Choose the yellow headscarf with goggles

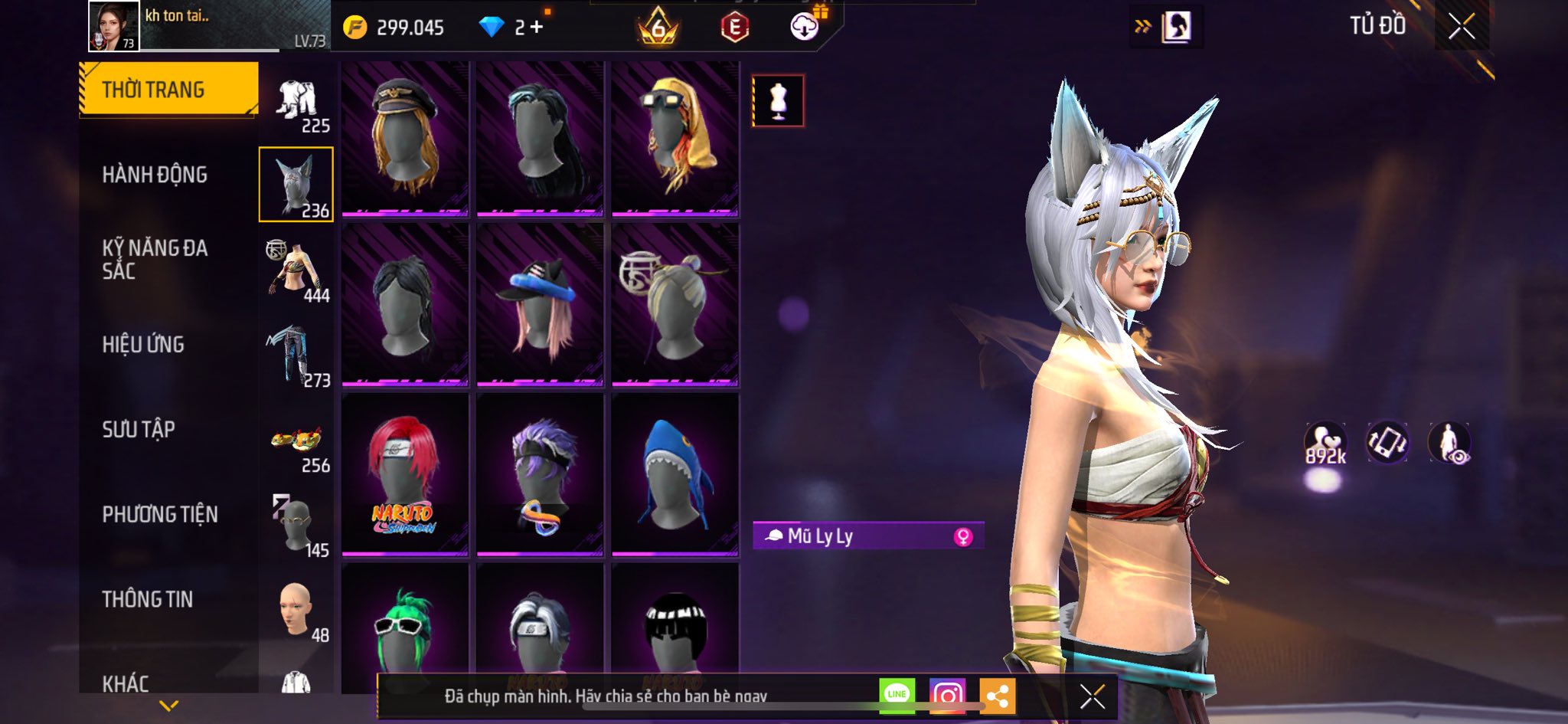point(675,138)
